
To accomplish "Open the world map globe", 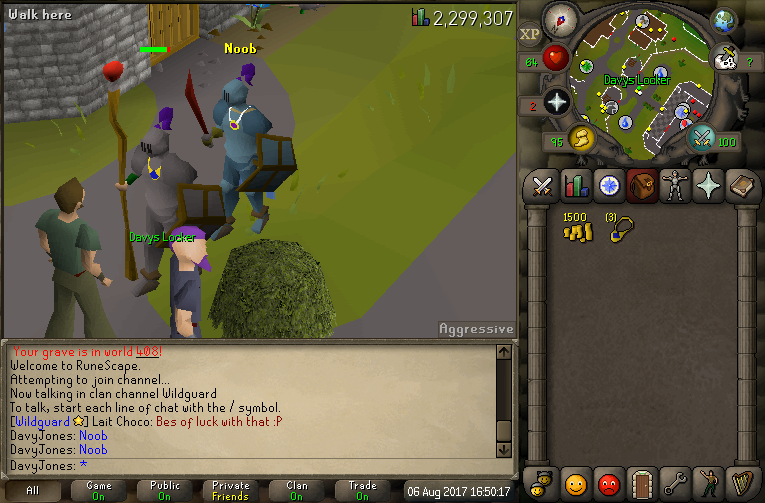I will [723, 20].
